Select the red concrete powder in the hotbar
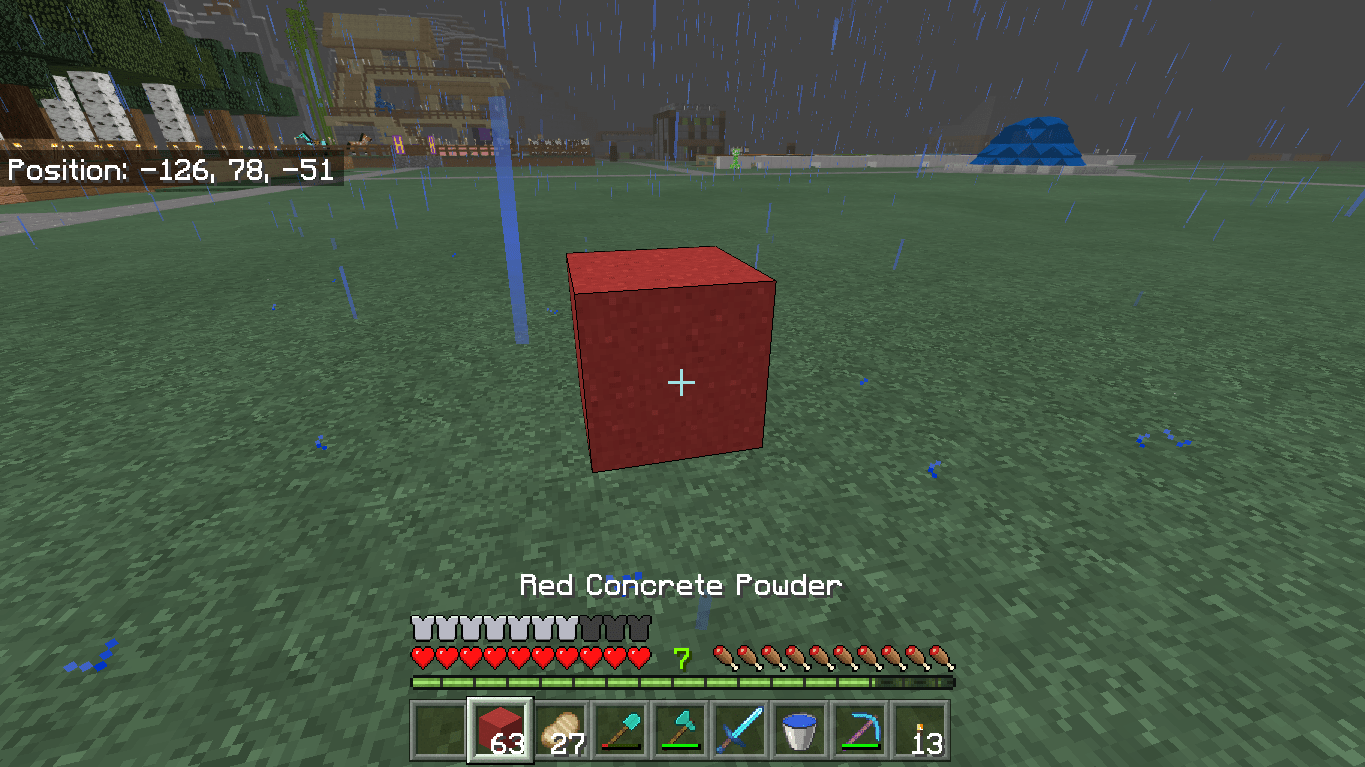Screen dimensions: 1365x767 tap(499, 729)
